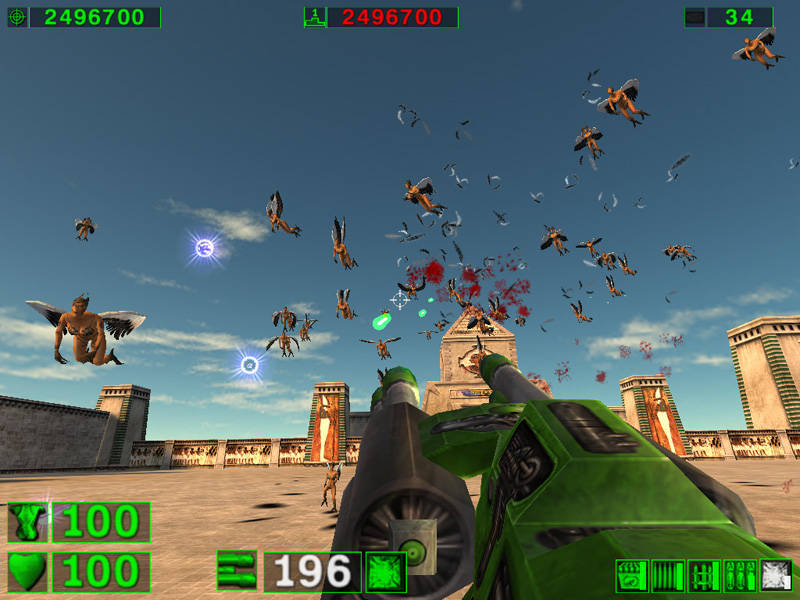Click the green heart health icon

pos(28,572)
